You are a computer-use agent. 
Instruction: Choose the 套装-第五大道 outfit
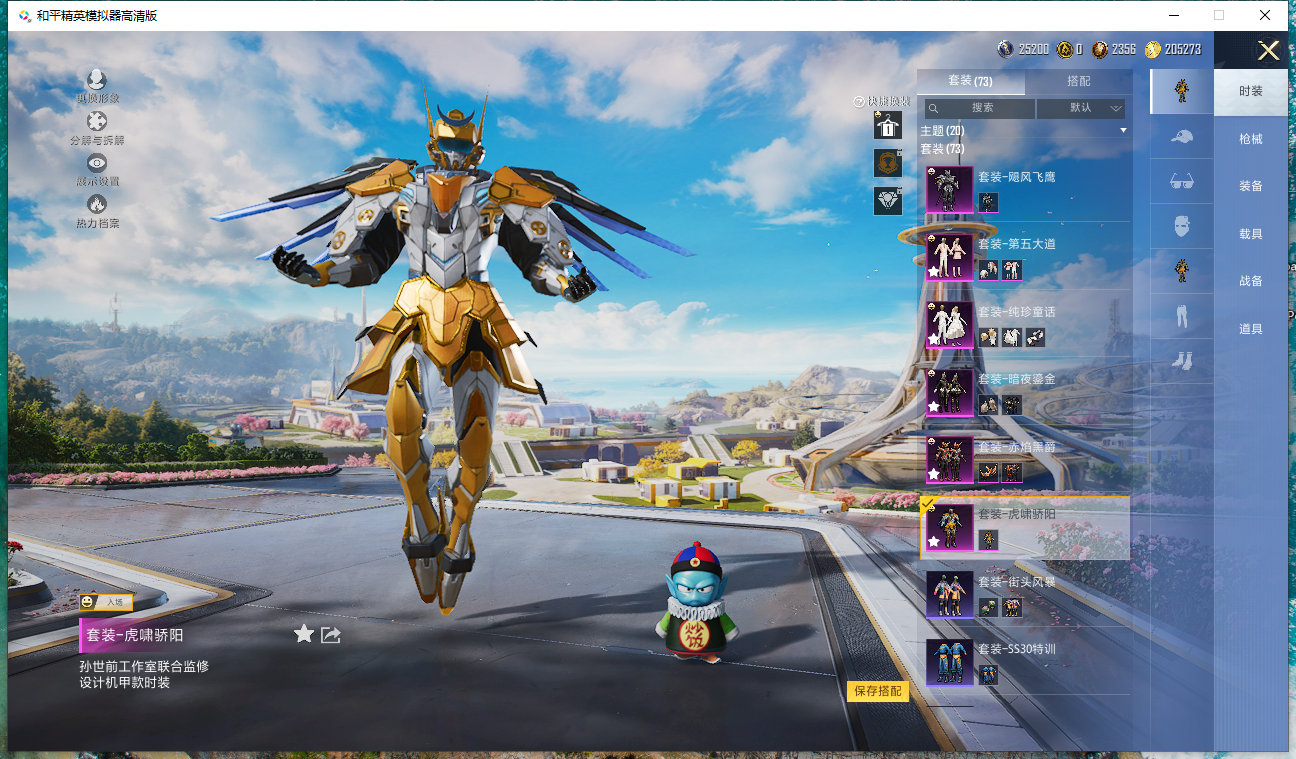click(1025, 257)
